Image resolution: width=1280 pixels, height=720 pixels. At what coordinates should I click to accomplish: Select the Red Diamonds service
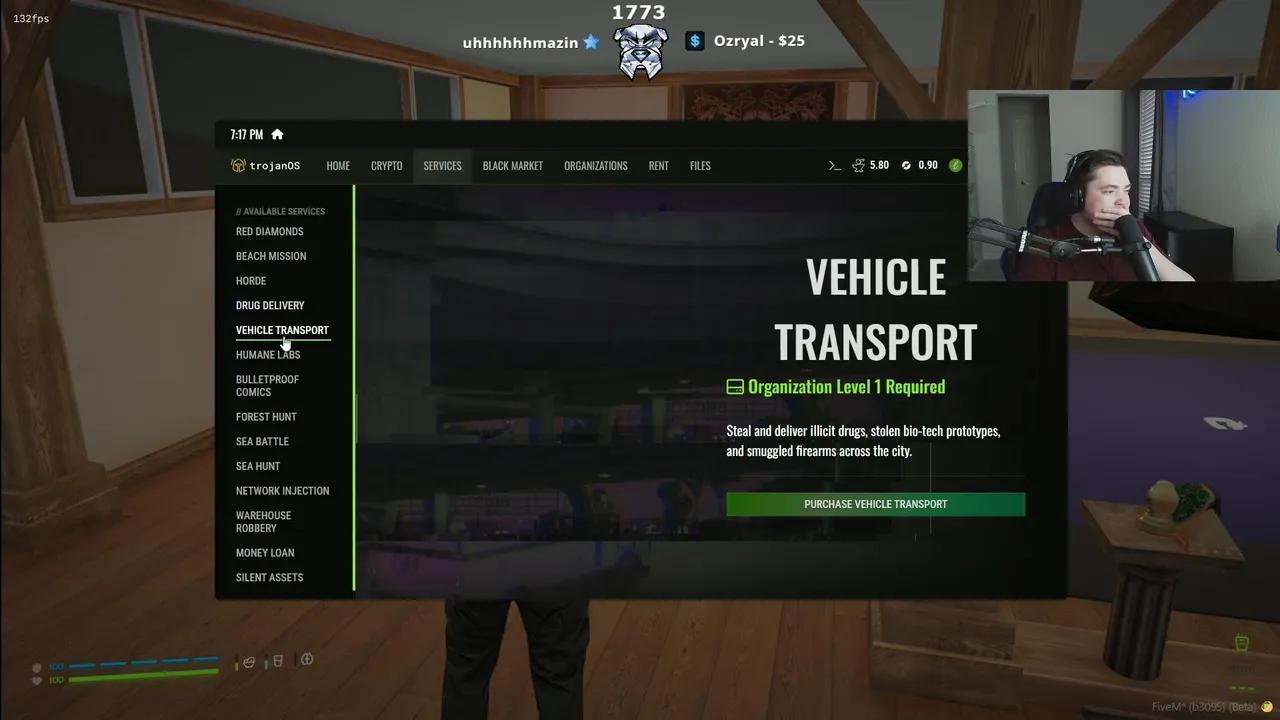(x=269, y=232)
